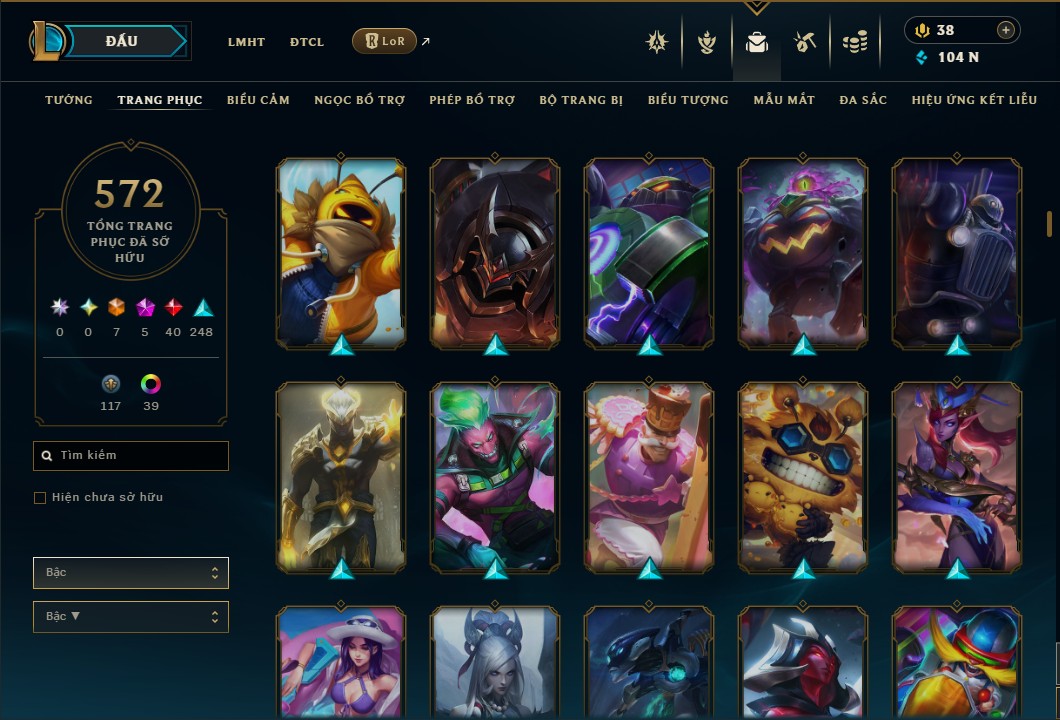The image size is (1060, 720).
Task: Open the ĐA SẮC chromas tab
Action: (x=863, y=100)
